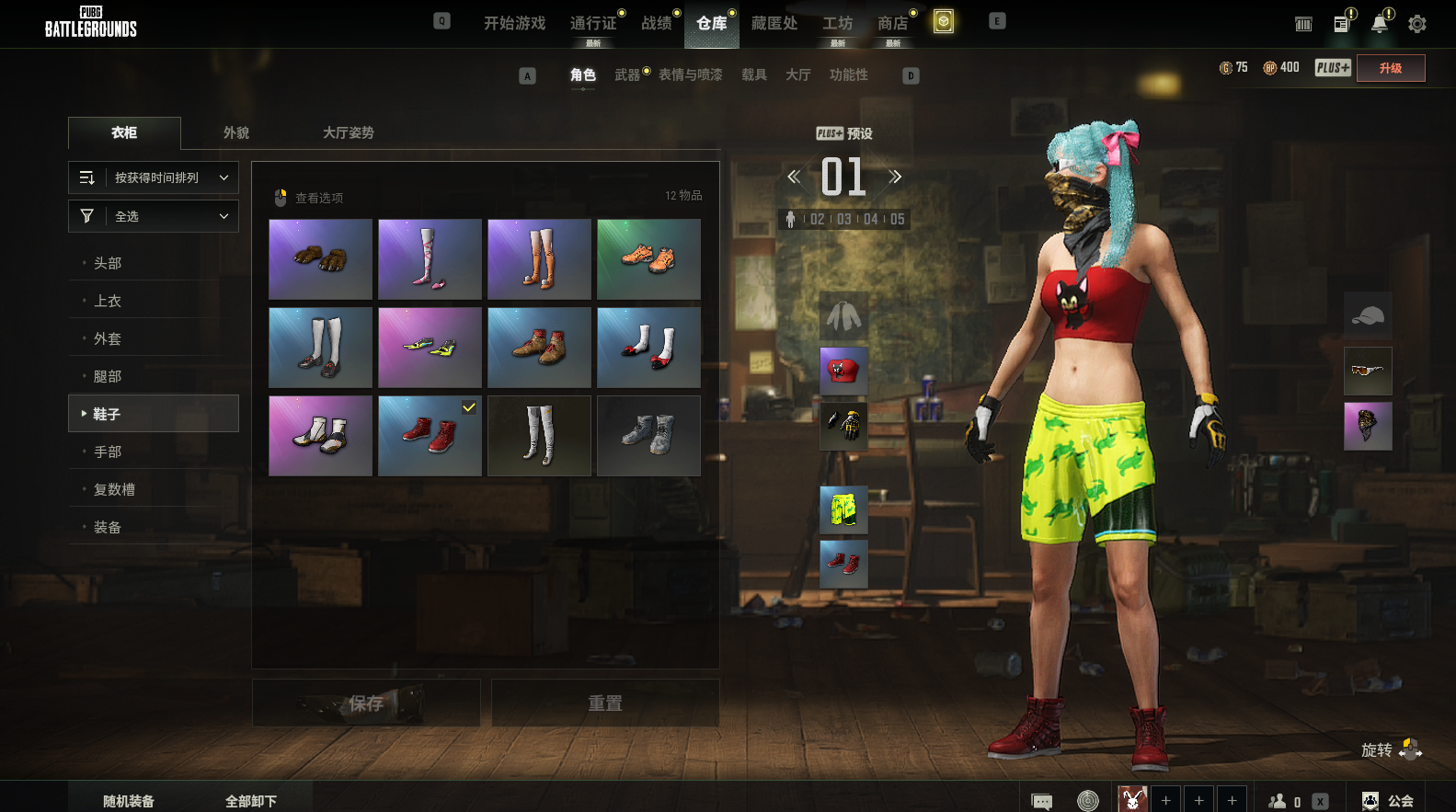The height and width of the screenshot is (812, 1456).
Task: Open the 商店 shop tab
Action: tap(892, 23)
